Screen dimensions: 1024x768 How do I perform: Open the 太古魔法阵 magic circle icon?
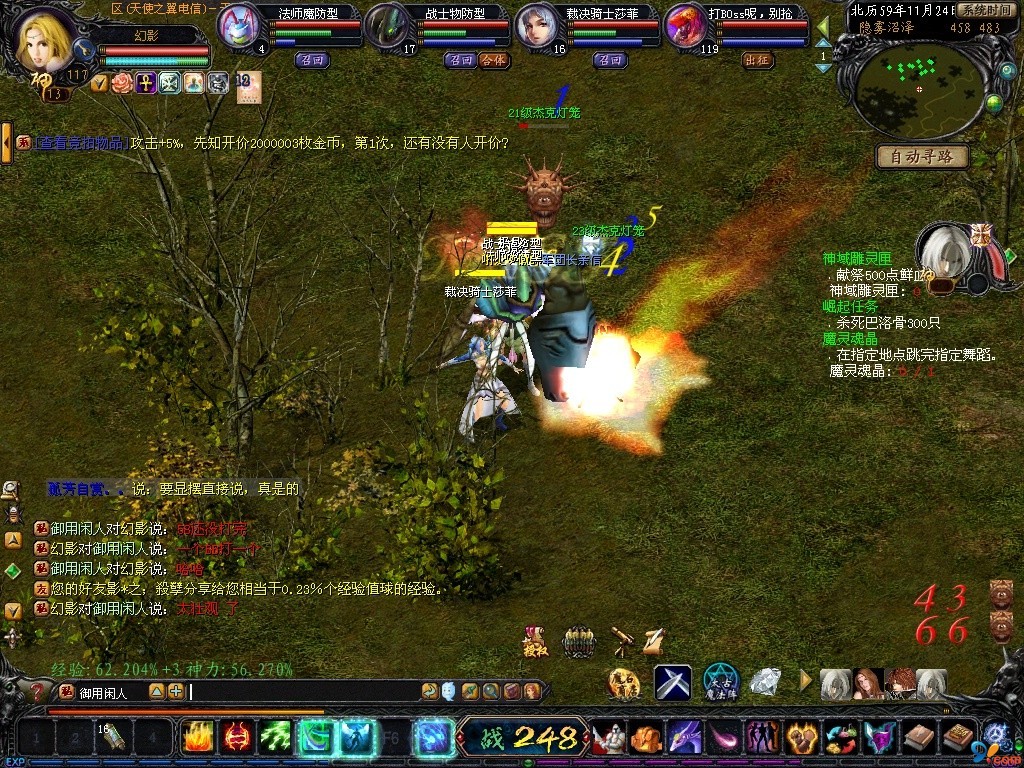(x=720, y=682)
